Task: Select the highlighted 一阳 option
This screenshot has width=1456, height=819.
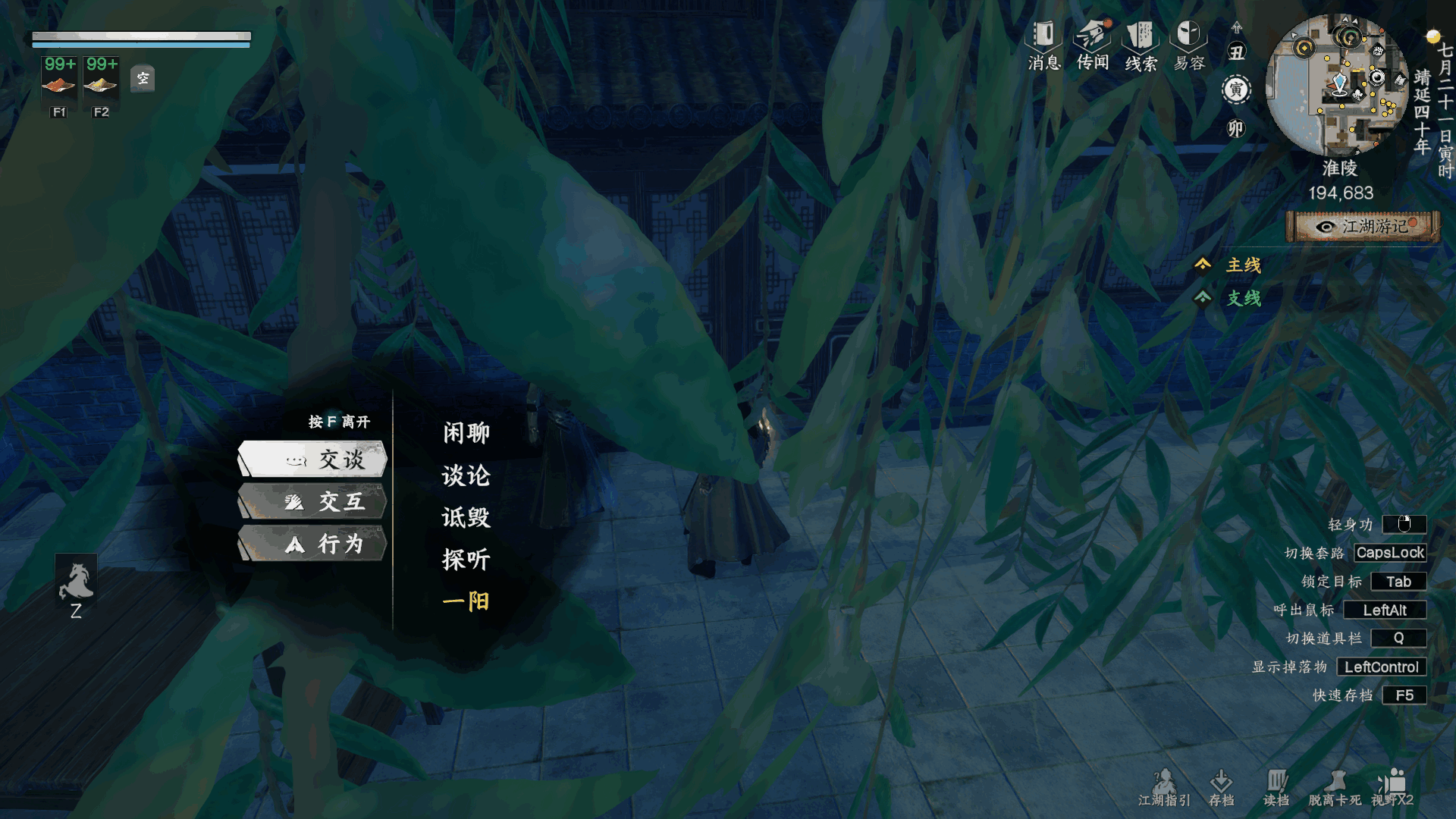Action: [466, 601]
